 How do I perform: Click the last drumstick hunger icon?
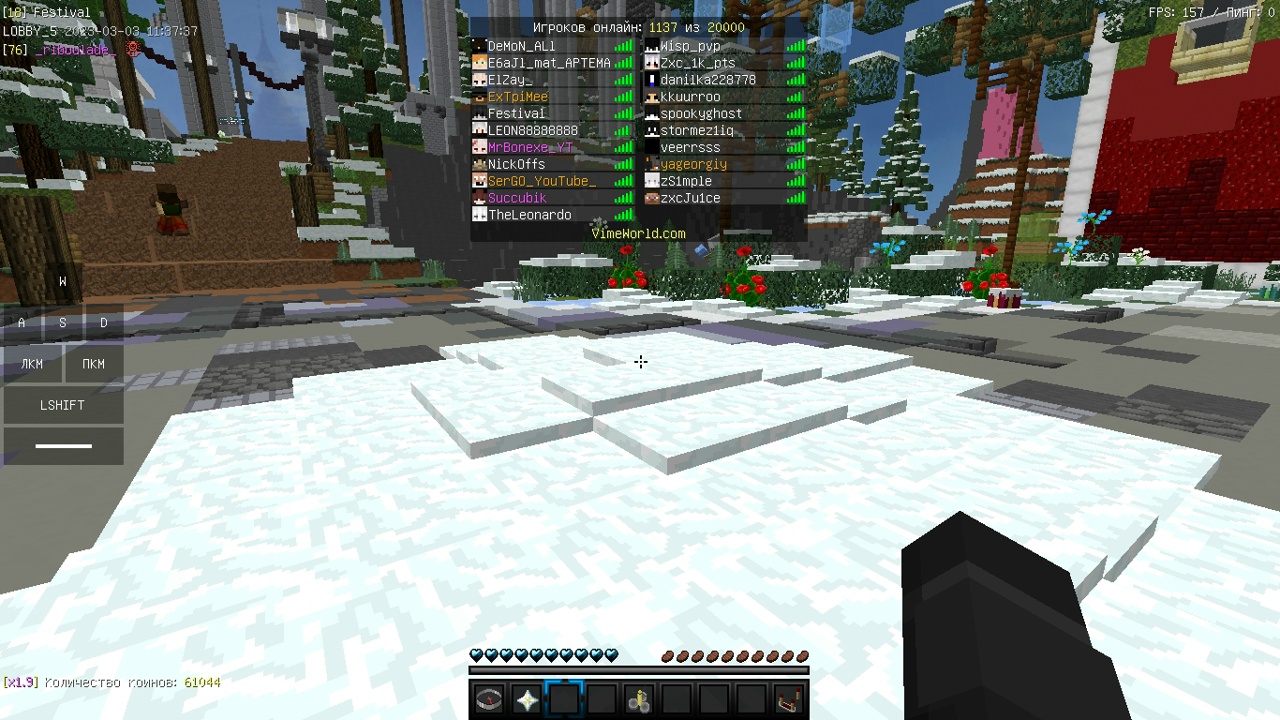[x=801, y=656]
